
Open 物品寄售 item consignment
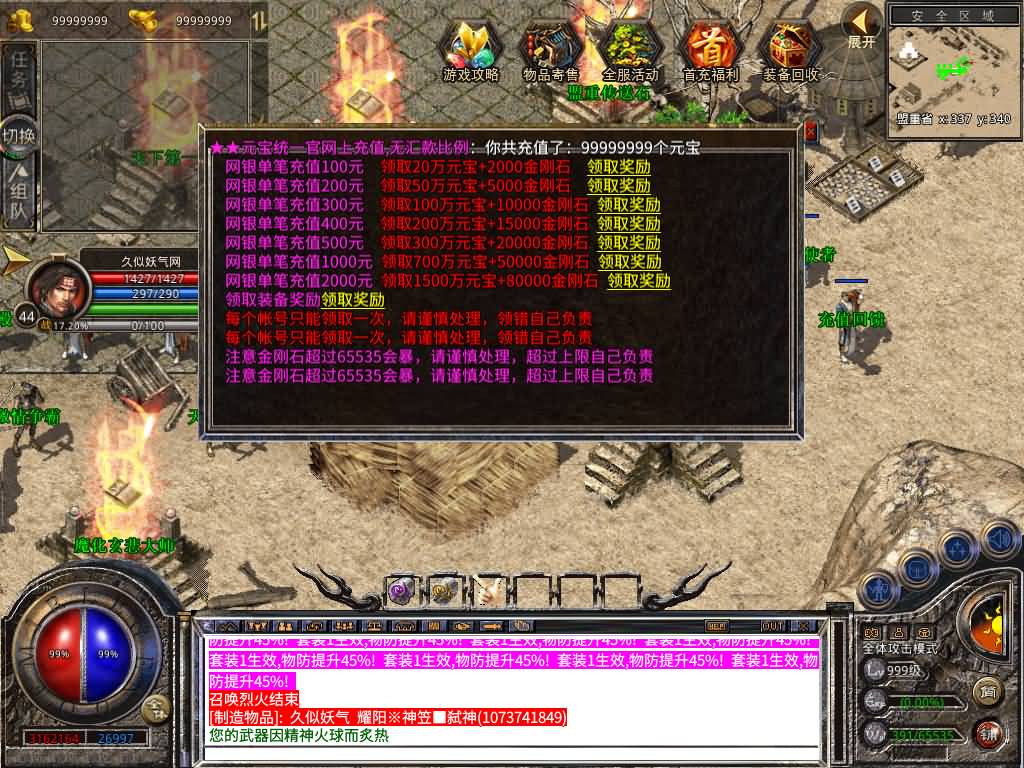pyautogui.click(x=550, y=50)
